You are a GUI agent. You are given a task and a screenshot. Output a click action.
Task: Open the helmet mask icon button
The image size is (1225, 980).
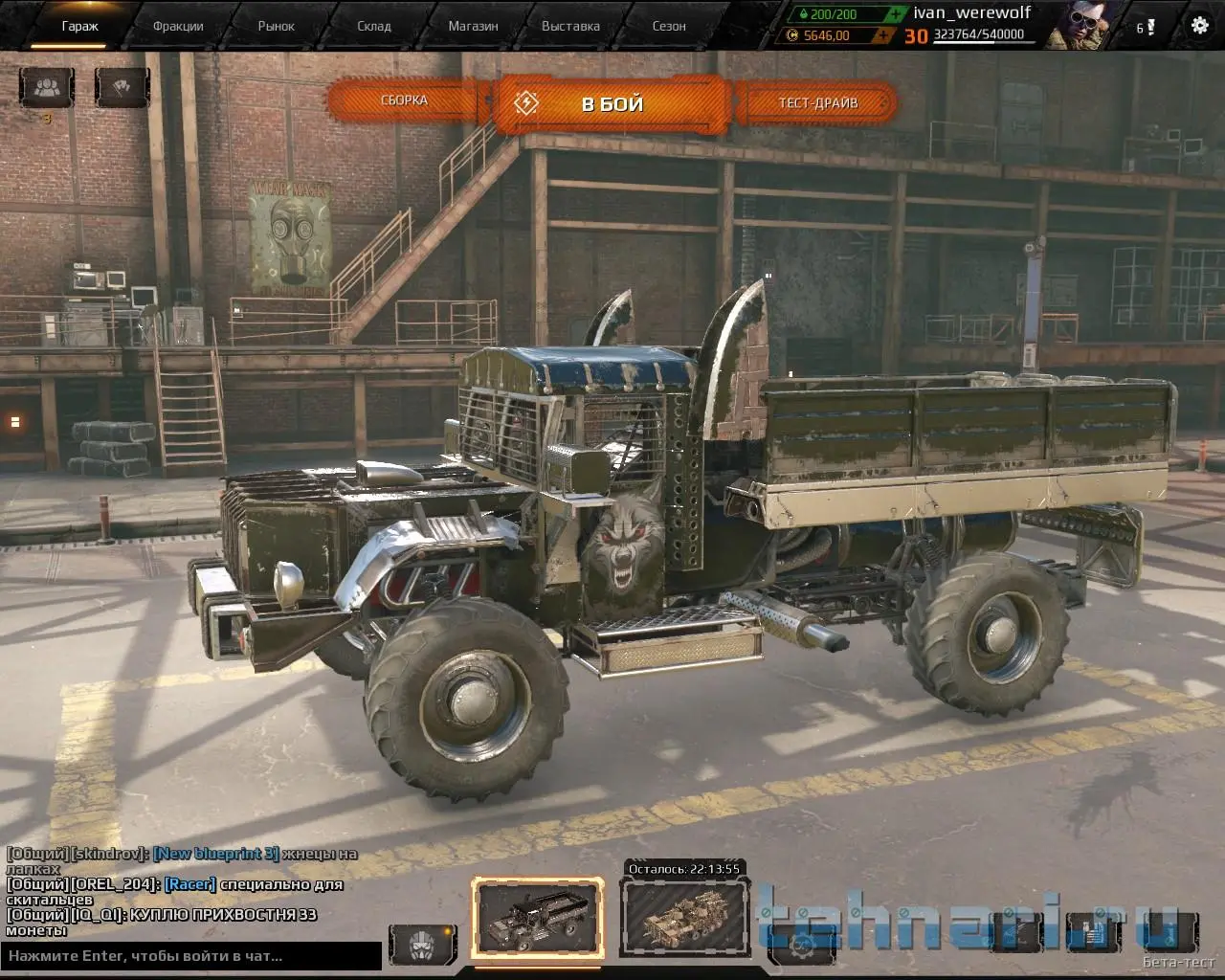(x=422, y=944)
